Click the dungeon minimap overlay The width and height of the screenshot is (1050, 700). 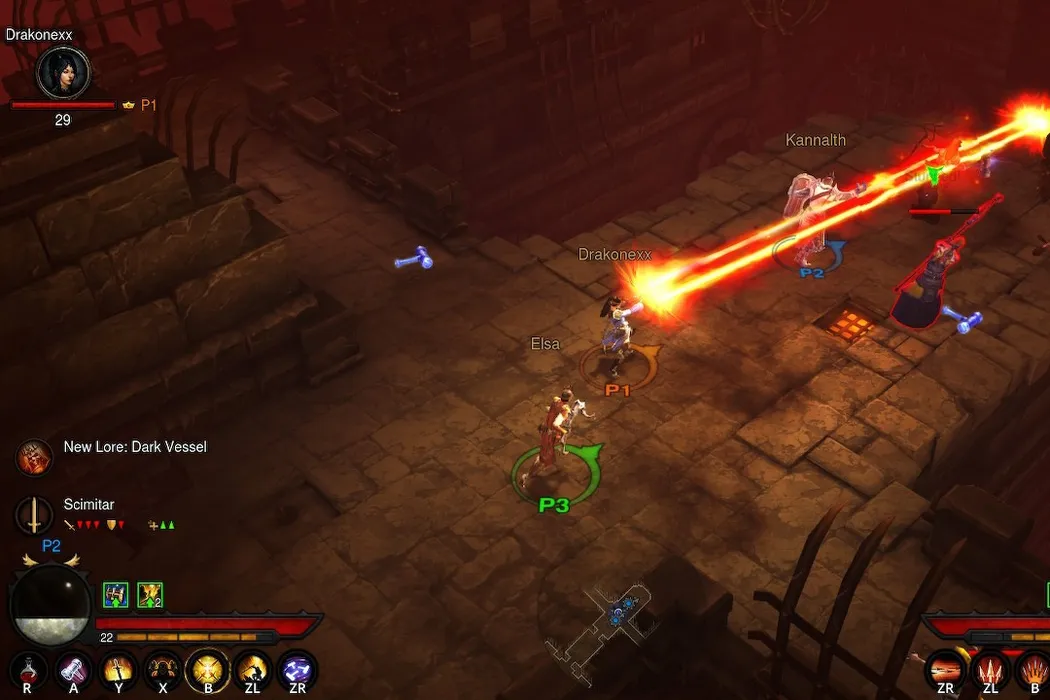click(612, 622)
